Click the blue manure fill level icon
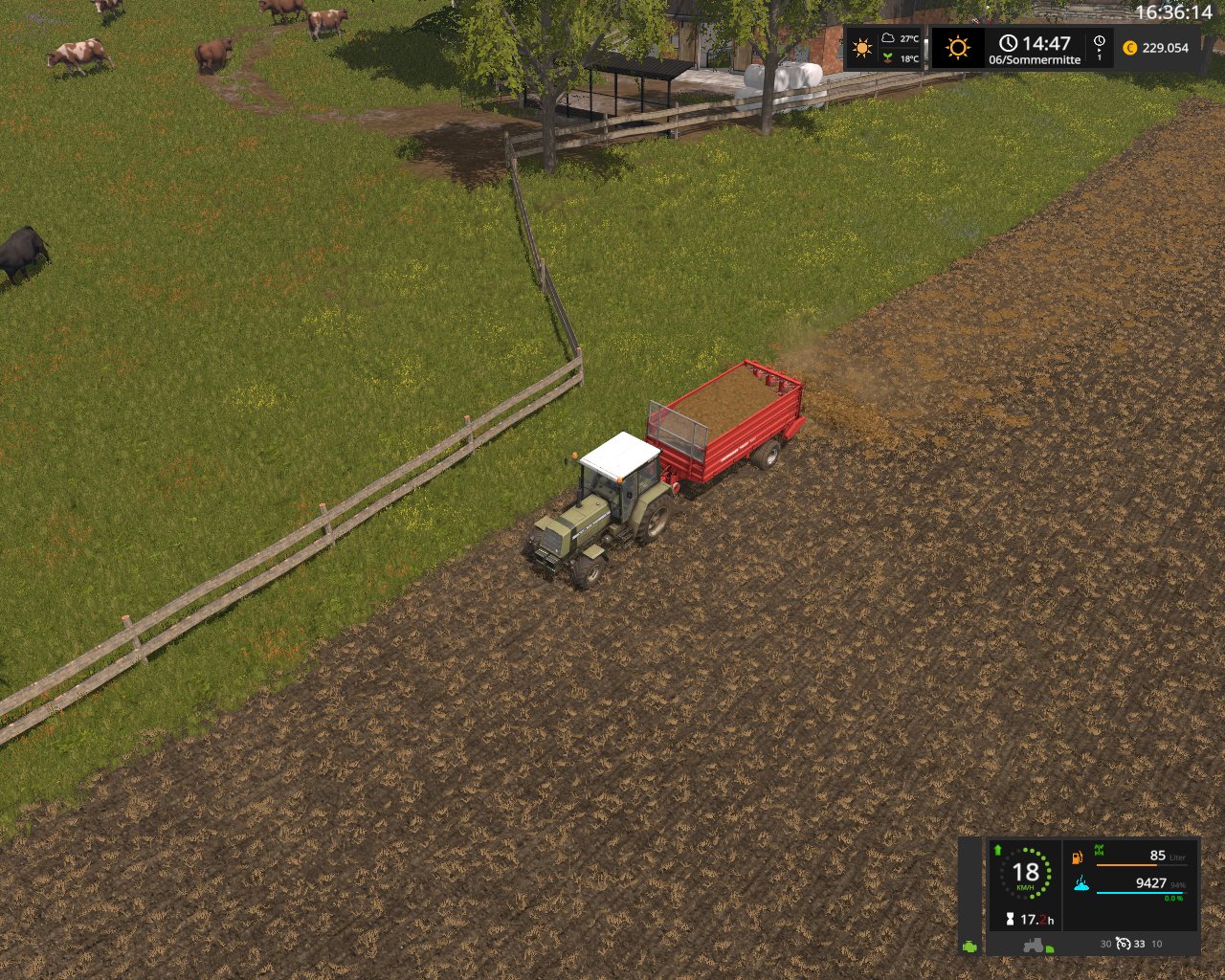The image size is (1225, 980). [x=1082, y=884]
